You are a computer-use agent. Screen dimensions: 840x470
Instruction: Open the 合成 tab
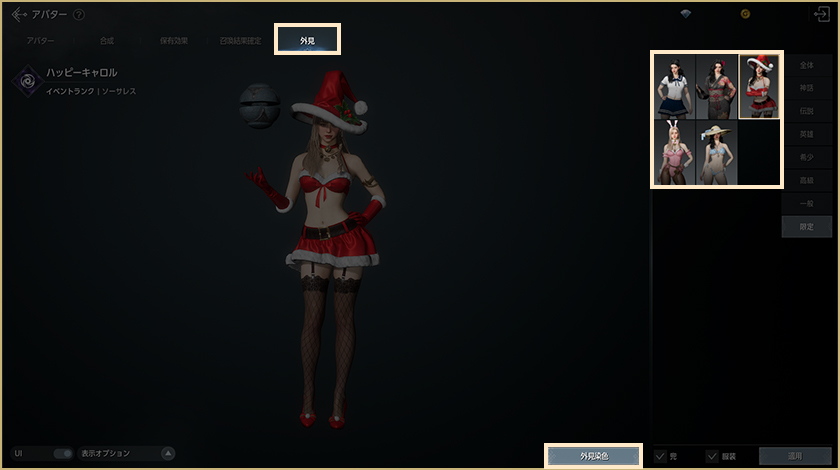tap(107, 41)
